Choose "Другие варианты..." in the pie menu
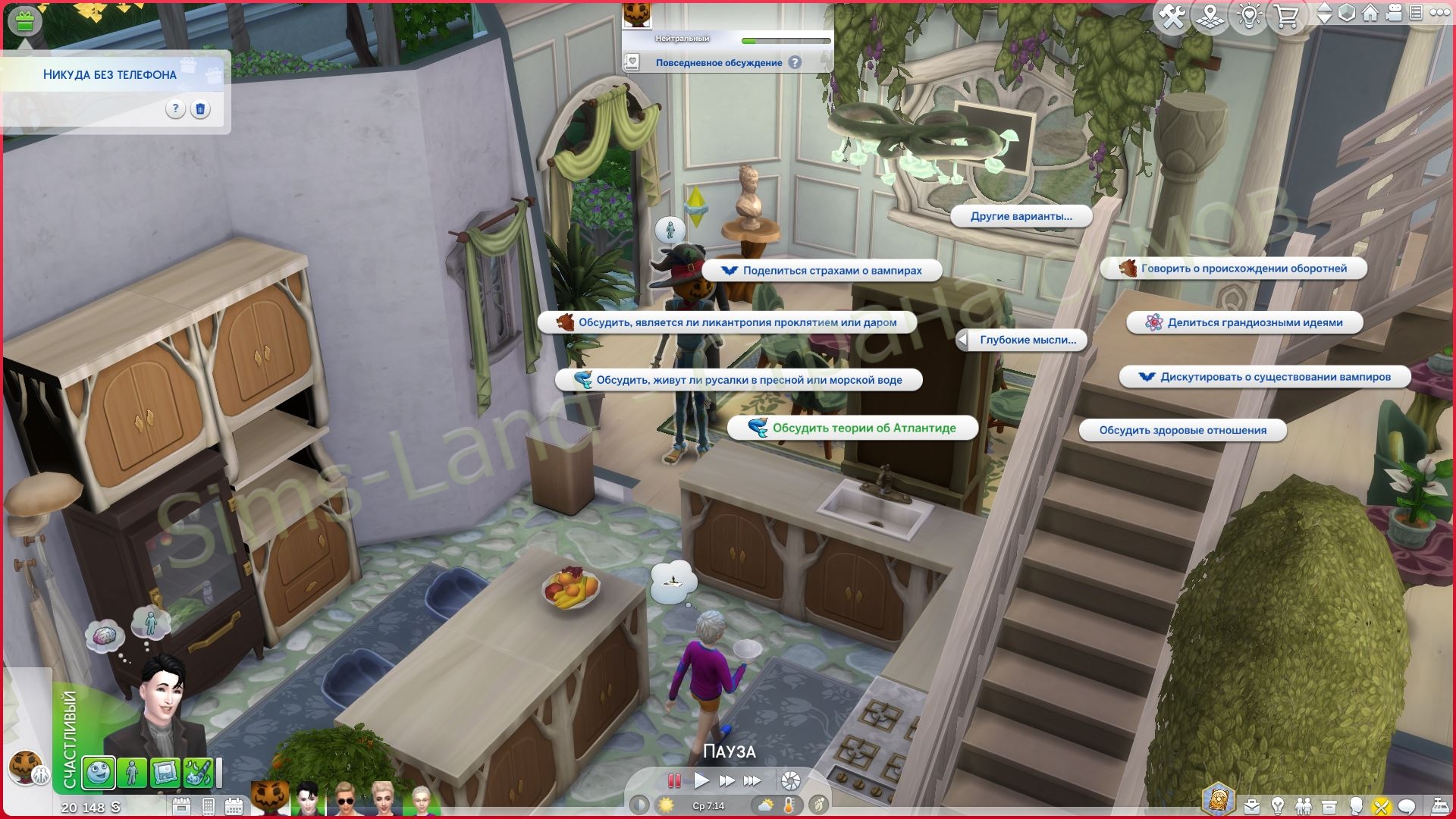Viewport: 1456px width, 819px height. (x=1021, y=216)
